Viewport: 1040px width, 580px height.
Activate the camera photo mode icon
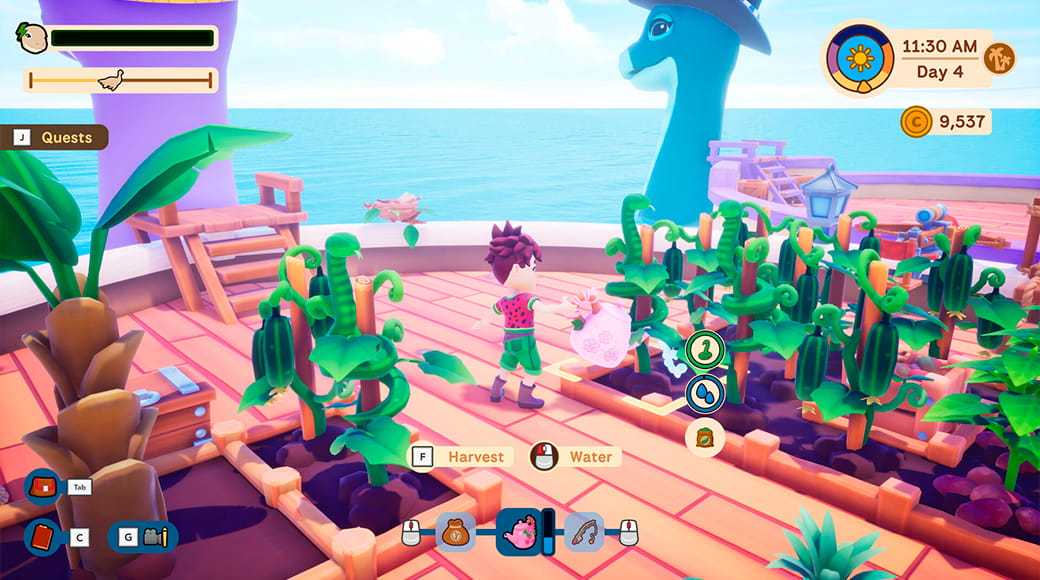tap(154, 537)
